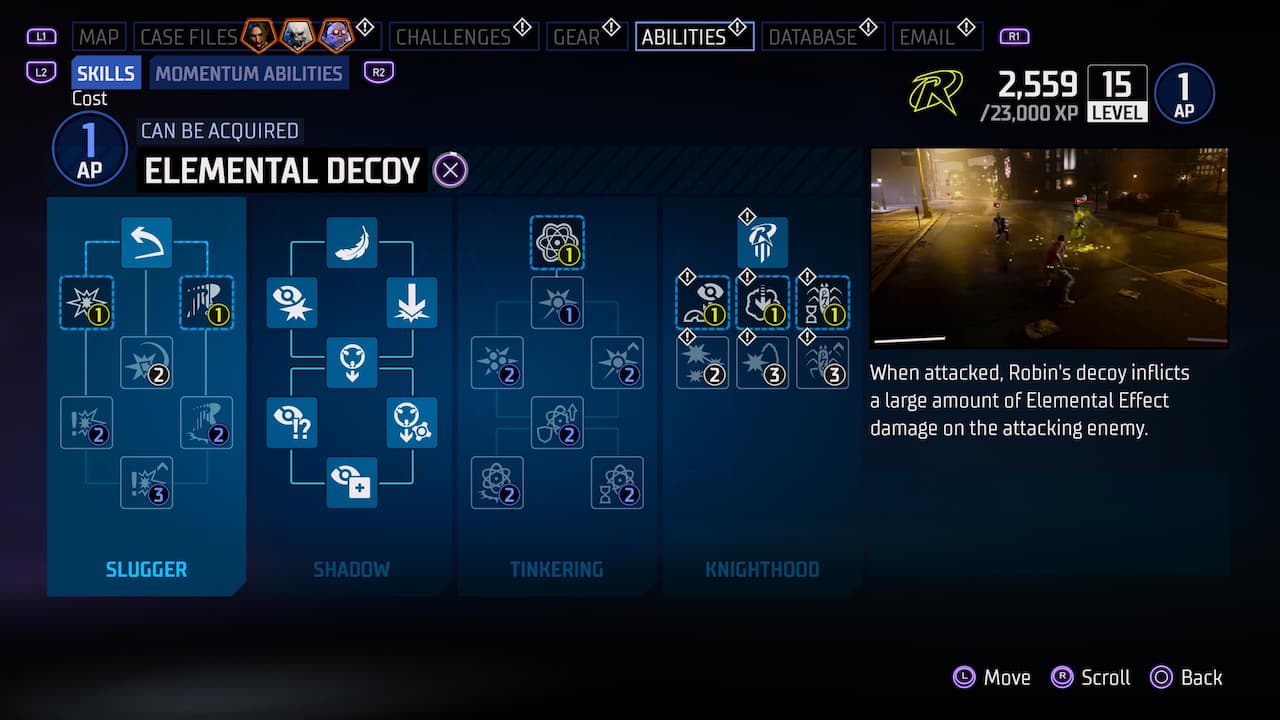This screenshot has width=1280, height=720.
Task: Select the atom skill atop Tinkering
Action: click(x=556, y=242)
